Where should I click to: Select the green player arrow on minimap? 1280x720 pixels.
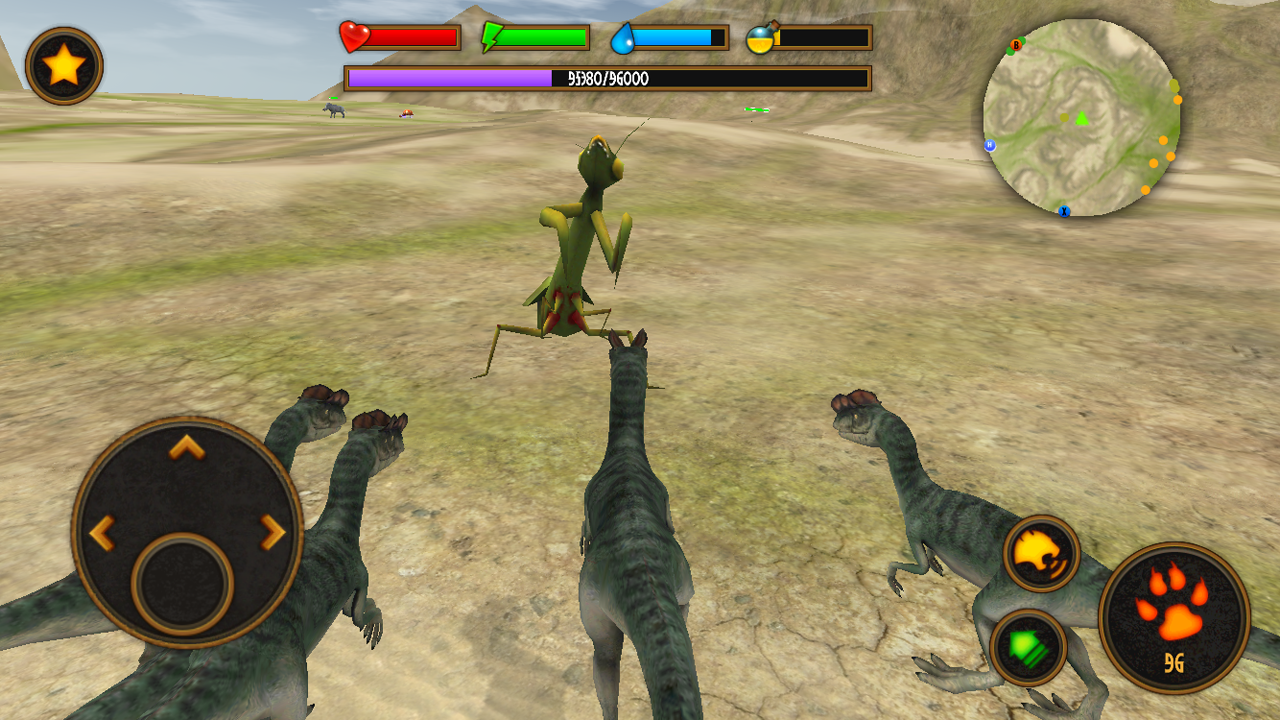pos(1081,117)
